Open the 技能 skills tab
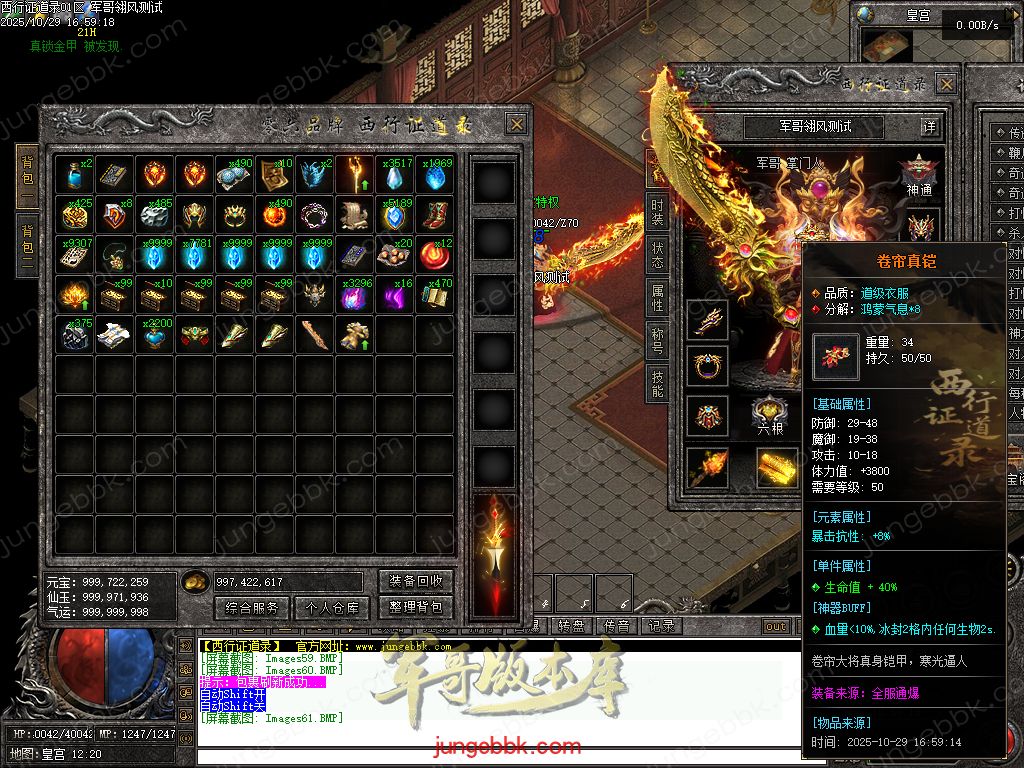1024x768 pixels. (657, 381)
